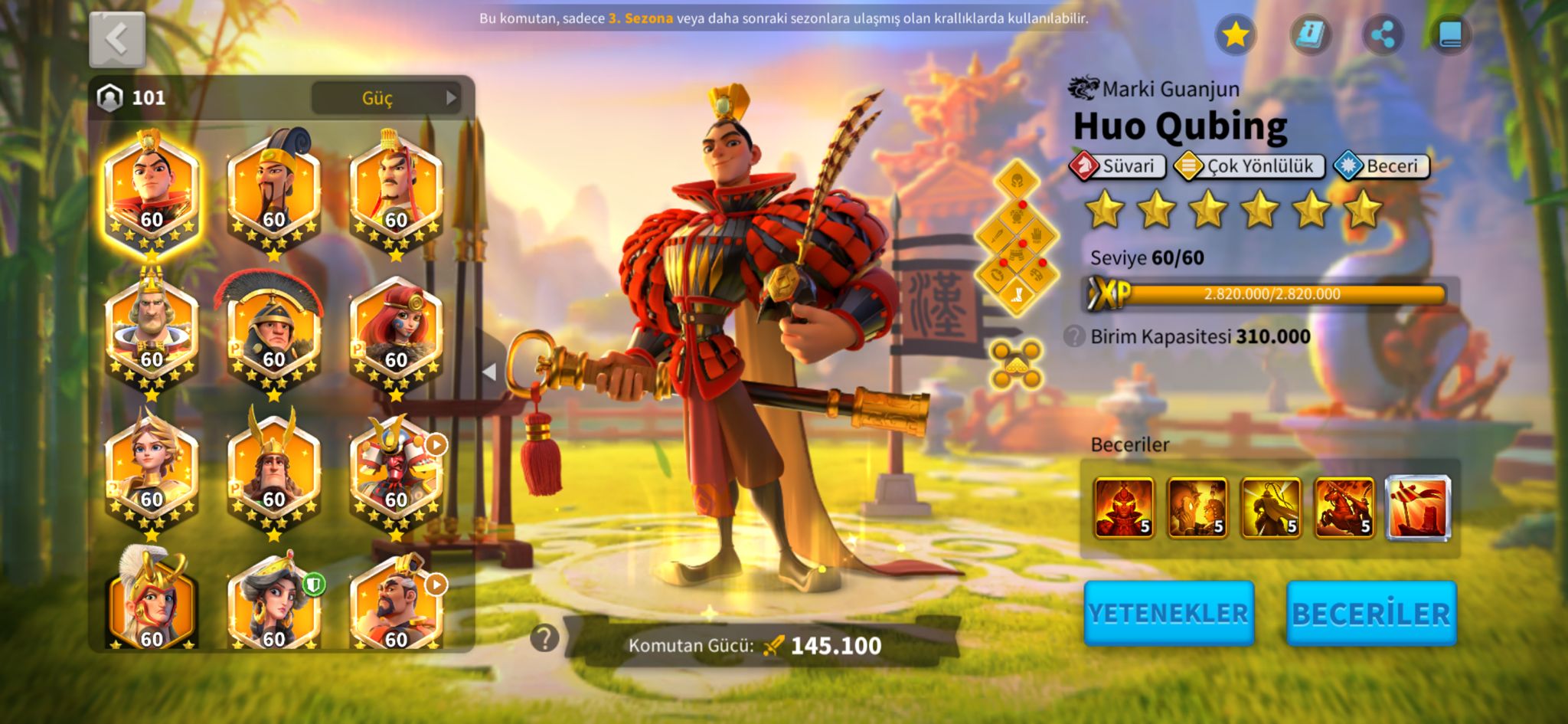Choose the red-haired female commander portrait
The height and width of the screenshot is (724, 1568).
[x=396, y=331]
